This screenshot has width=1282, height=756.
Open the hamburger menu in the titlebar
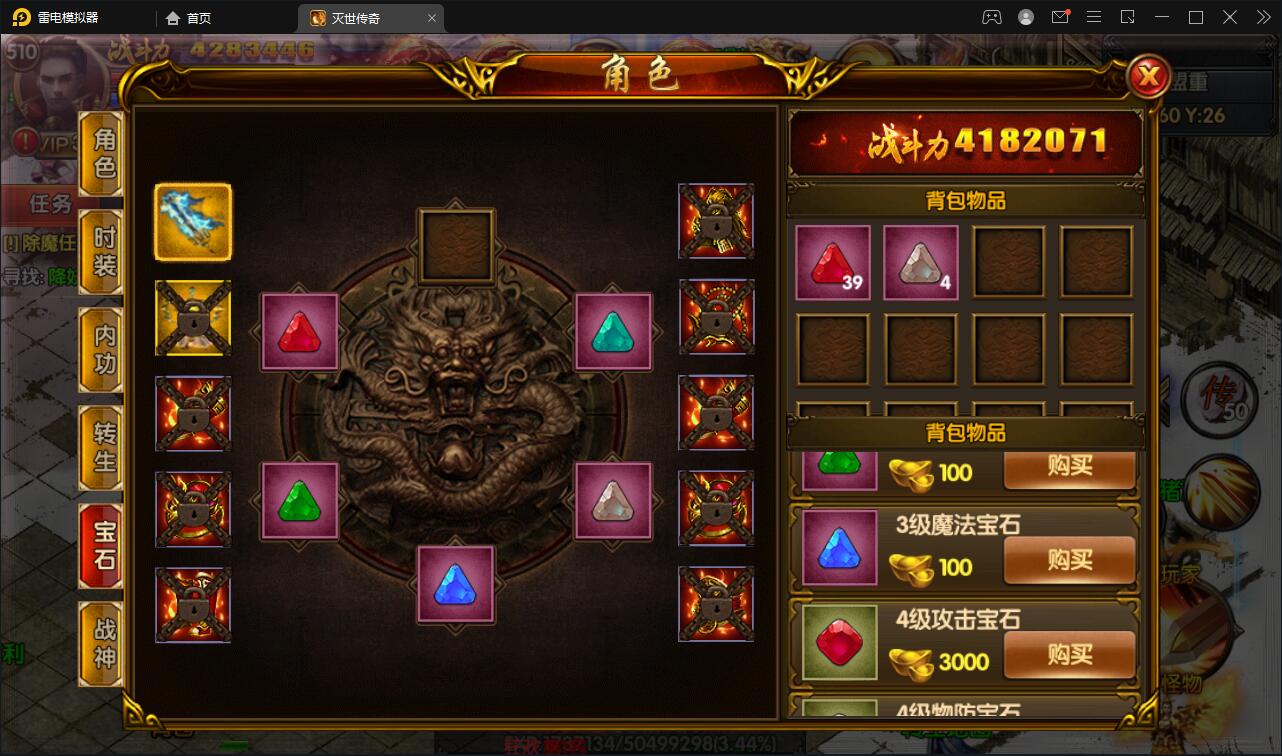click(1094, 17)
